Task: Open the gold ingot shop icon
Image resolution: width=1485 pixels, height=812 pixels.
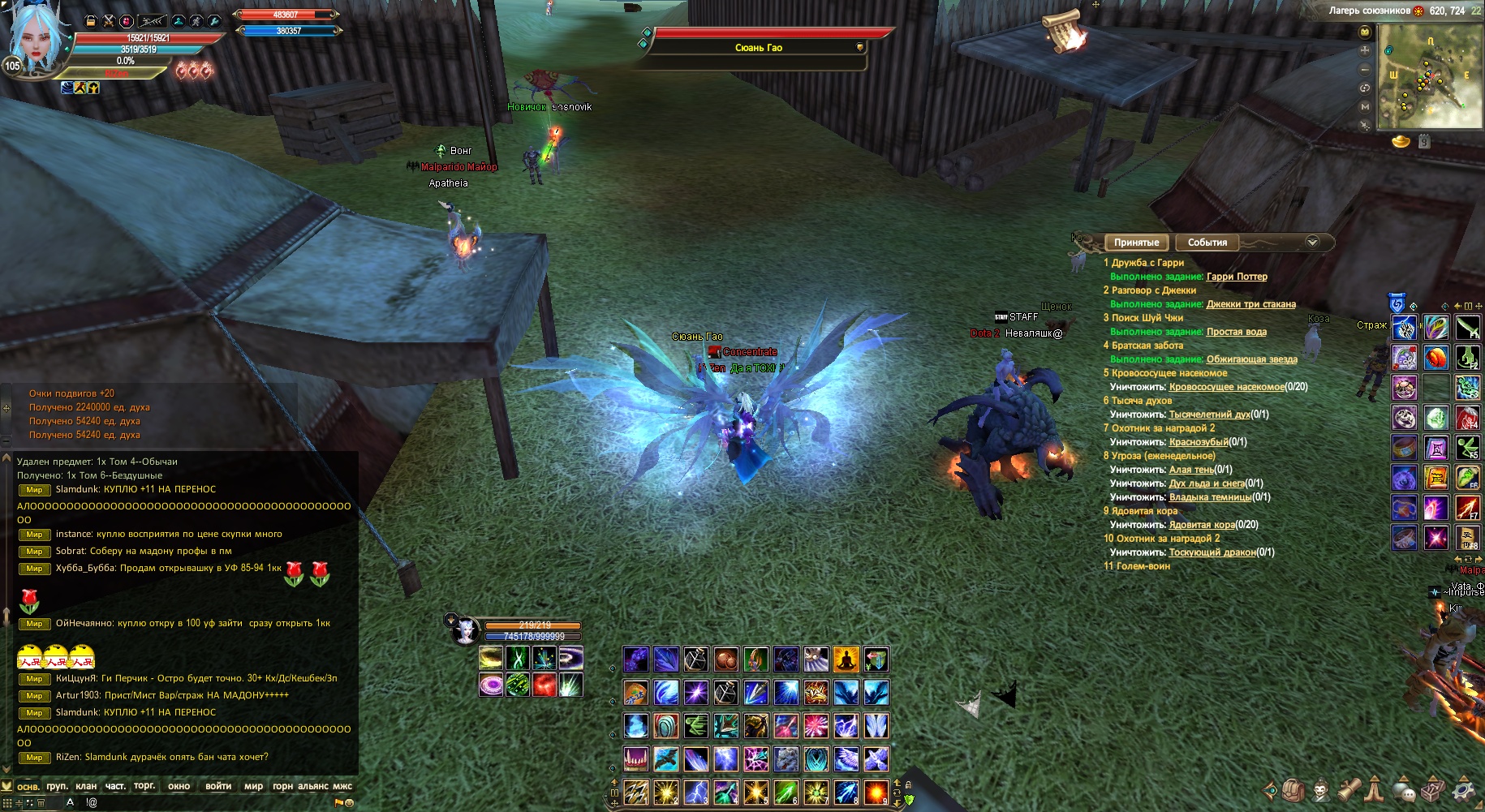Action: pos(1401,142)
